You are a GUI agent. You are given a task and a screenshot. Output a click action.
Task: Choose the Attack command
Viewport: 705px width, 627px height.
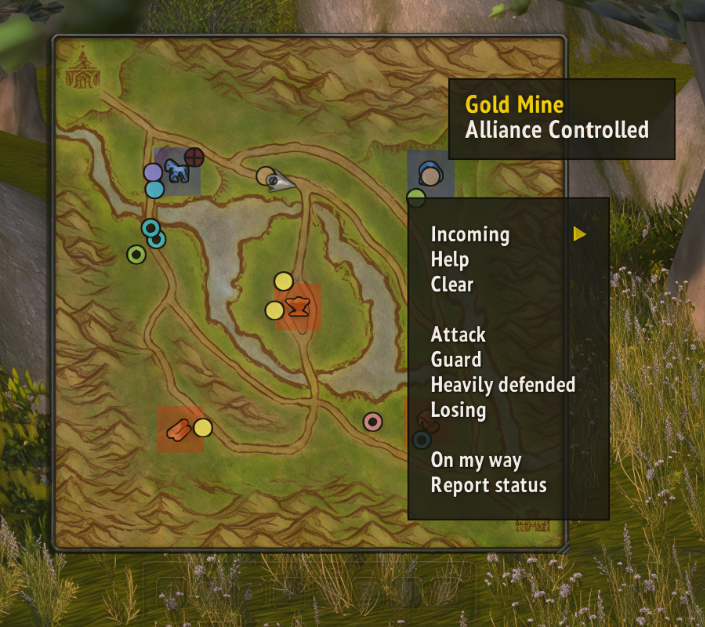(458, 335)
